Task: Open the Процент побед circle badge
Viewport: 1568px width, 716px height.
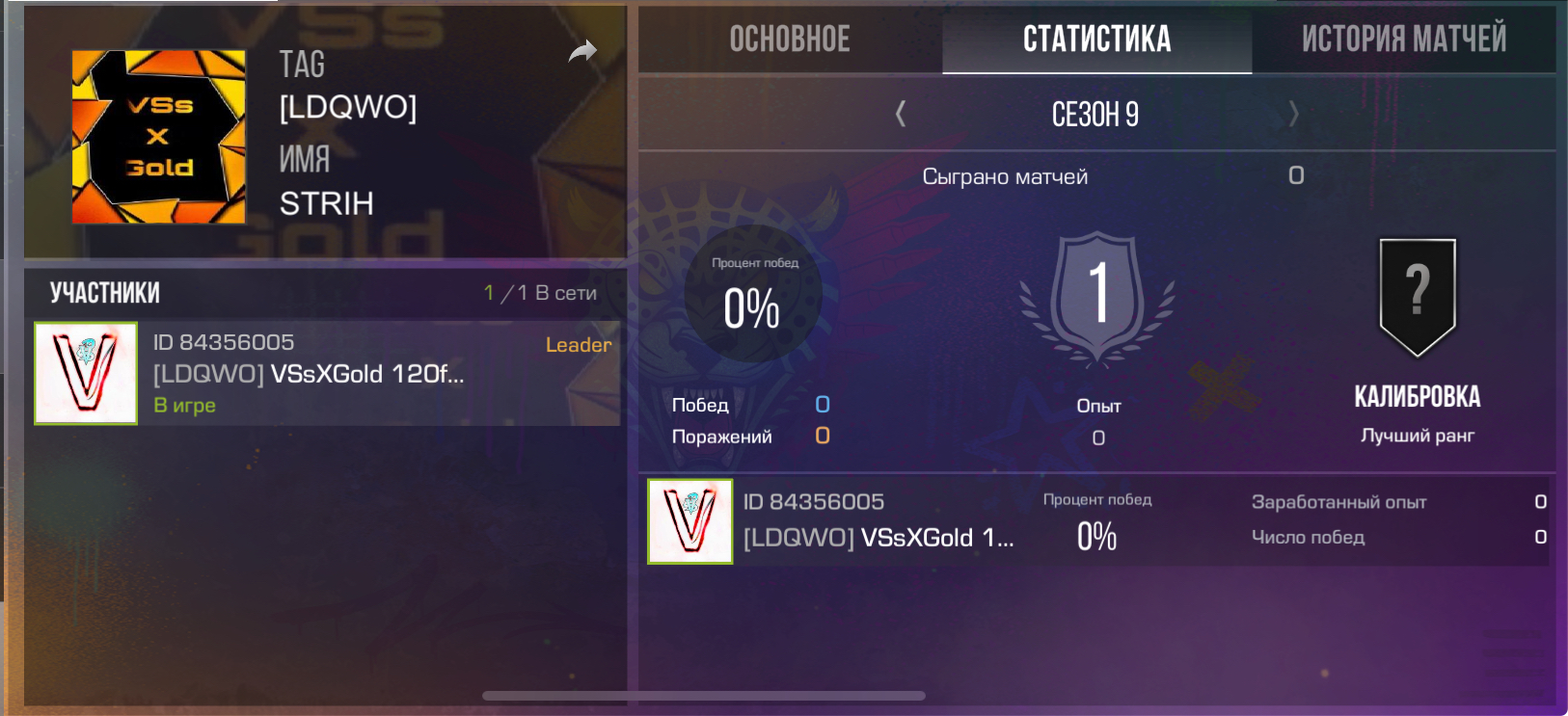Action: coord(753,299)
